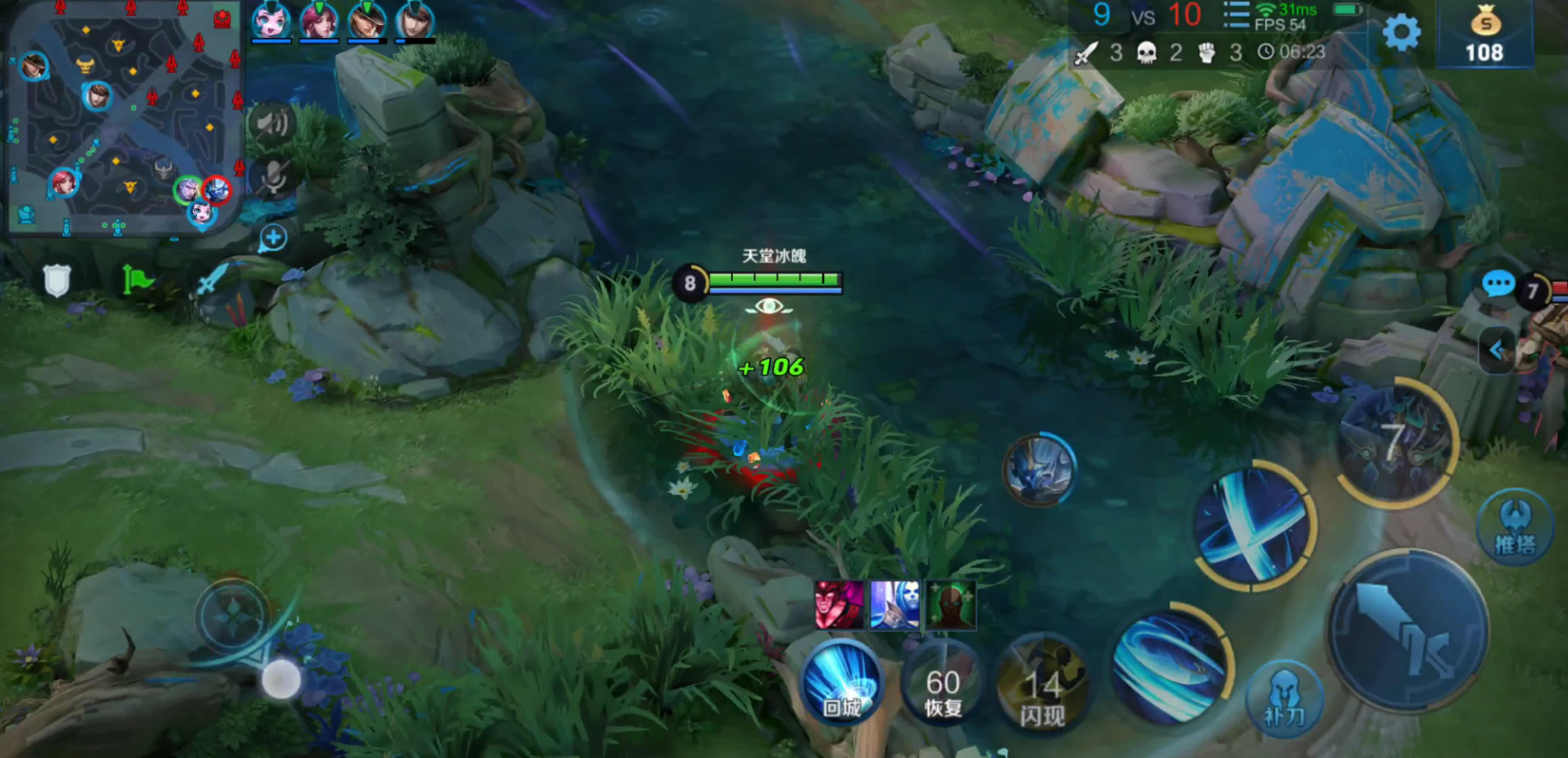This screenshot has width=1568, height=758.
Task: Toggle the speaker sound icon
Action: (x=272, y=122)
